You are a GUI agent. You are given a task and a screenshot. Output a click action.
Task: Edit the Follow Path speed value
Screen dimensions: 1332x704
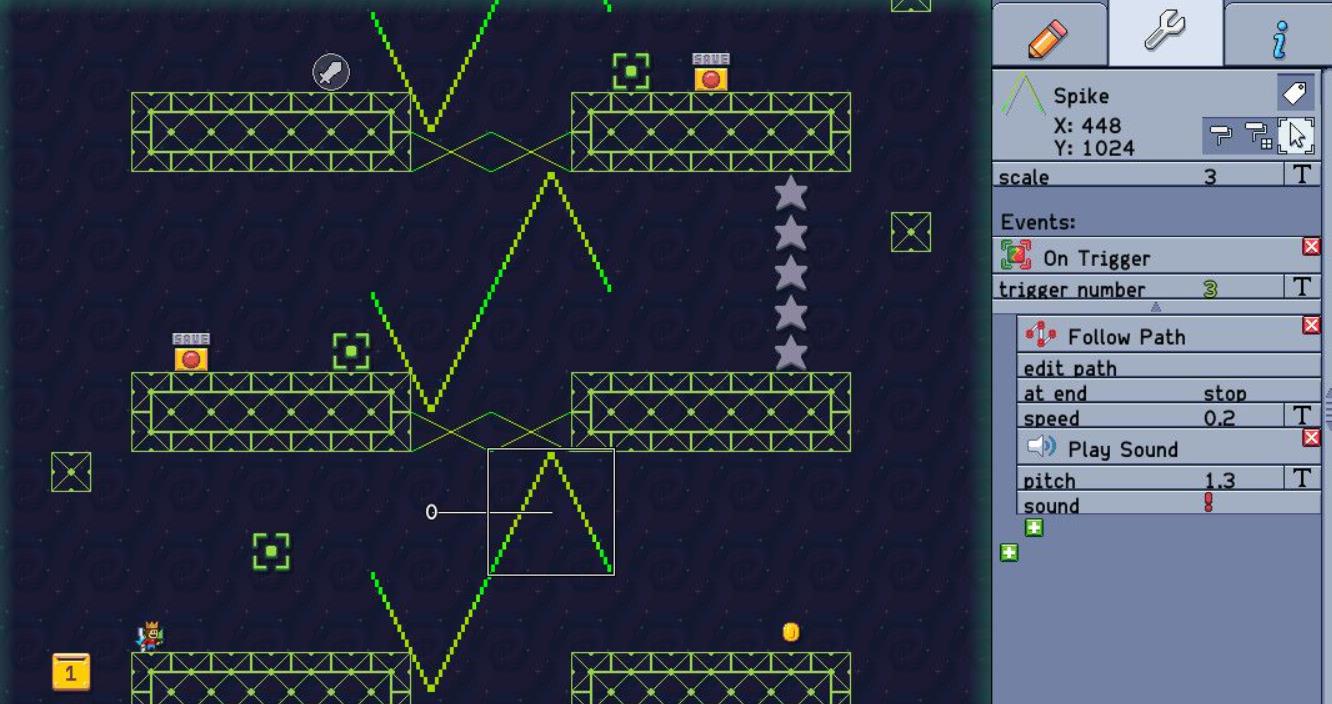(1218, 418)
